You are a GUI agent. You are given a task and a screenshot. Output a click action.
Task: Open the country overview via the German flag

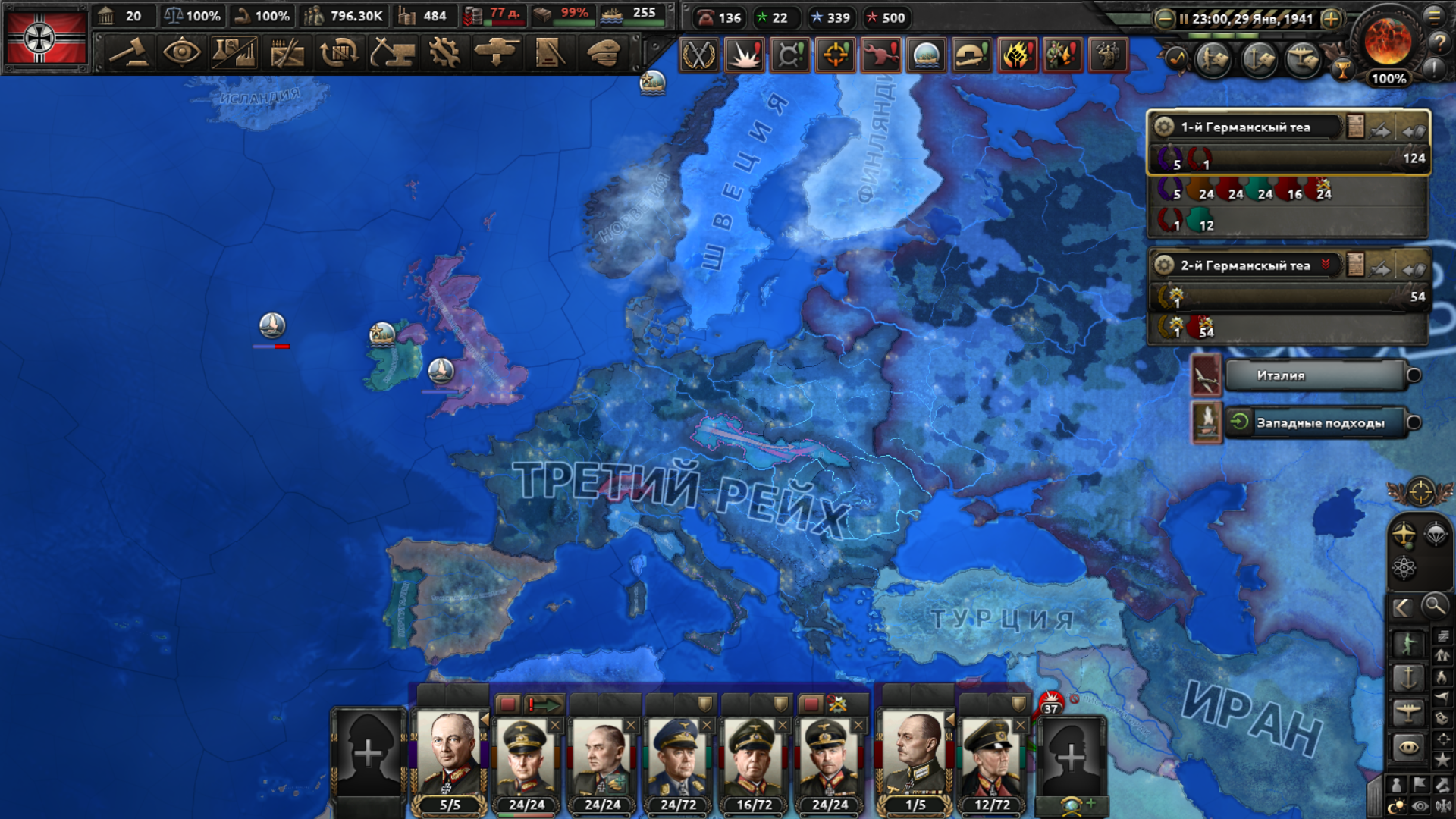[x=45, y=38]
